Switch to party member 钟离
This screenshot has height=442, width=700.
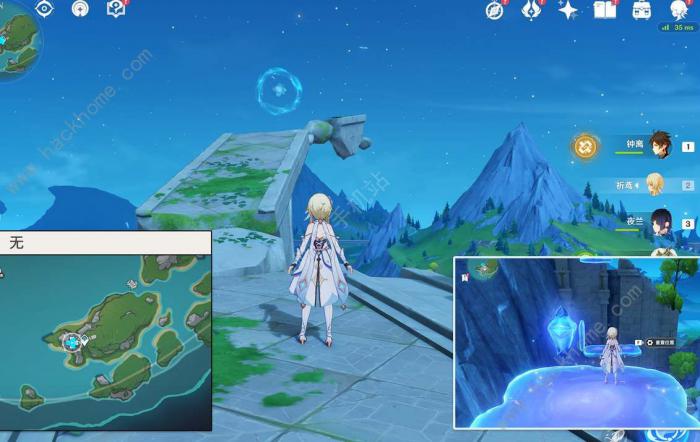[x=658, y=146]
